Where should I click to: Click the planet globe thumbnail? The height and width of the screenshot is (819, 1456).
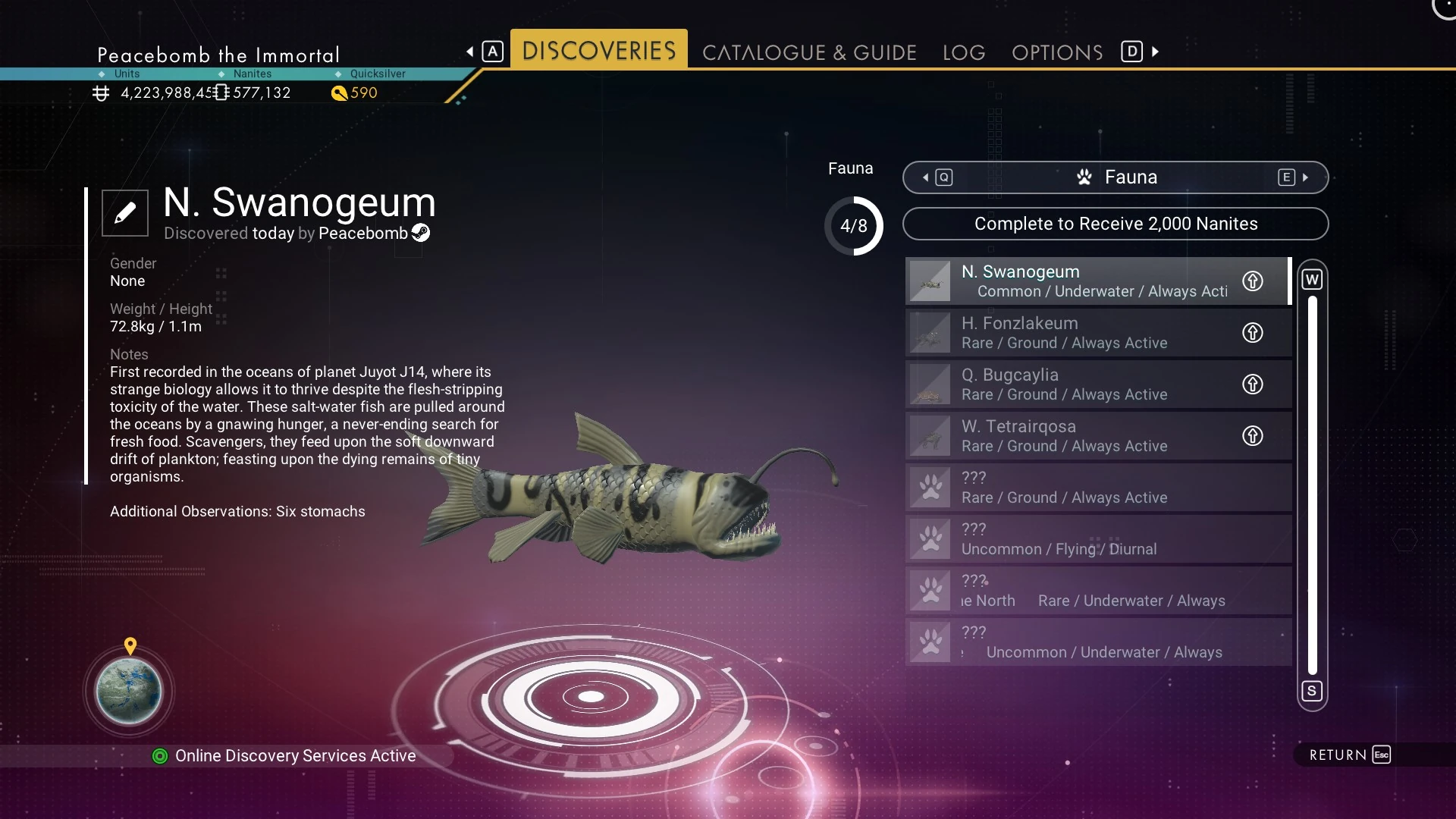coord(129,692)
